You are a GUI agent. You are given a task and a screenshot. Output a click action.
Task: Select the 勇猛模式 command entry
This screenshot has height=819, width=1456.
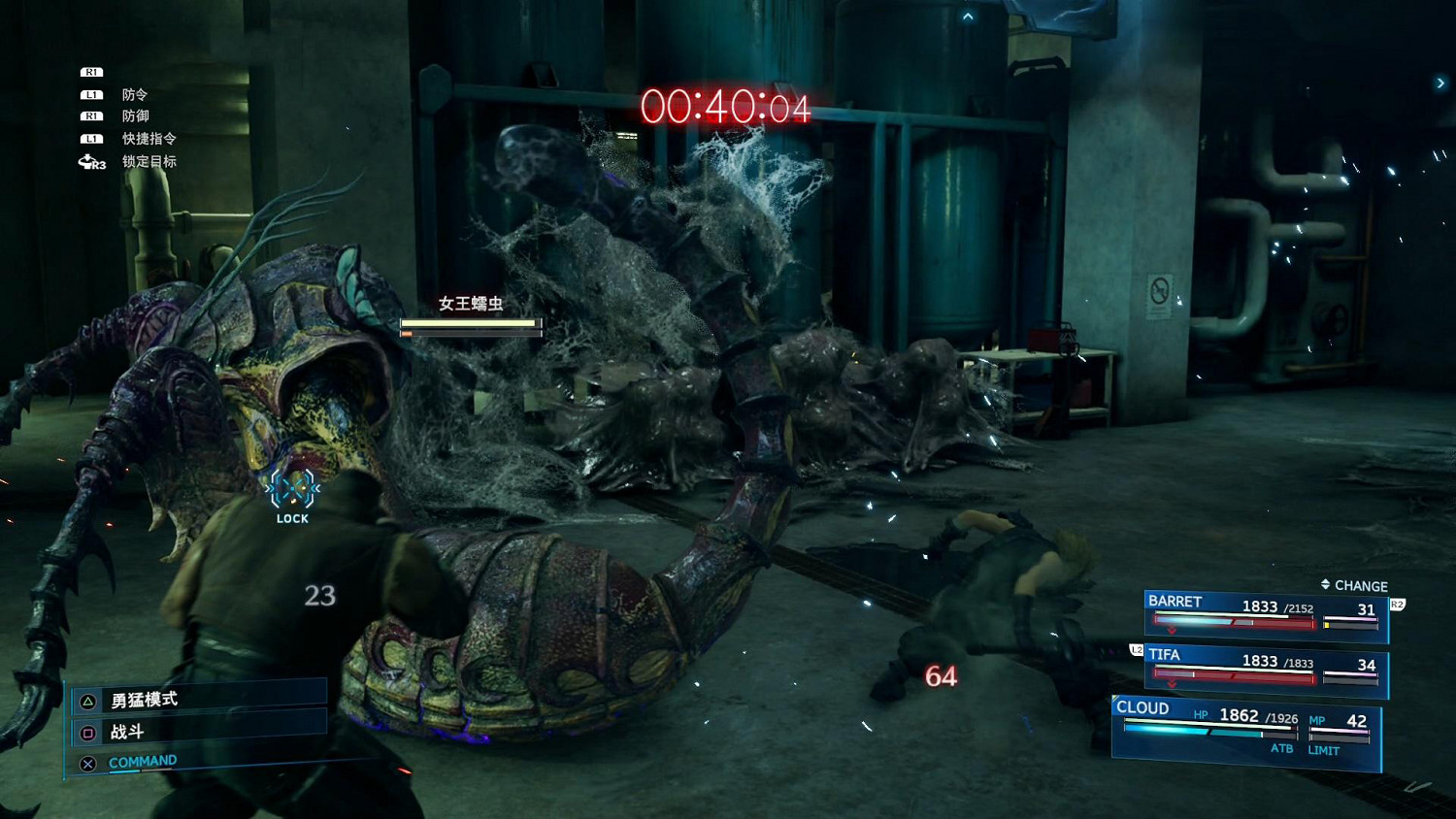click(x=145, y=700)
